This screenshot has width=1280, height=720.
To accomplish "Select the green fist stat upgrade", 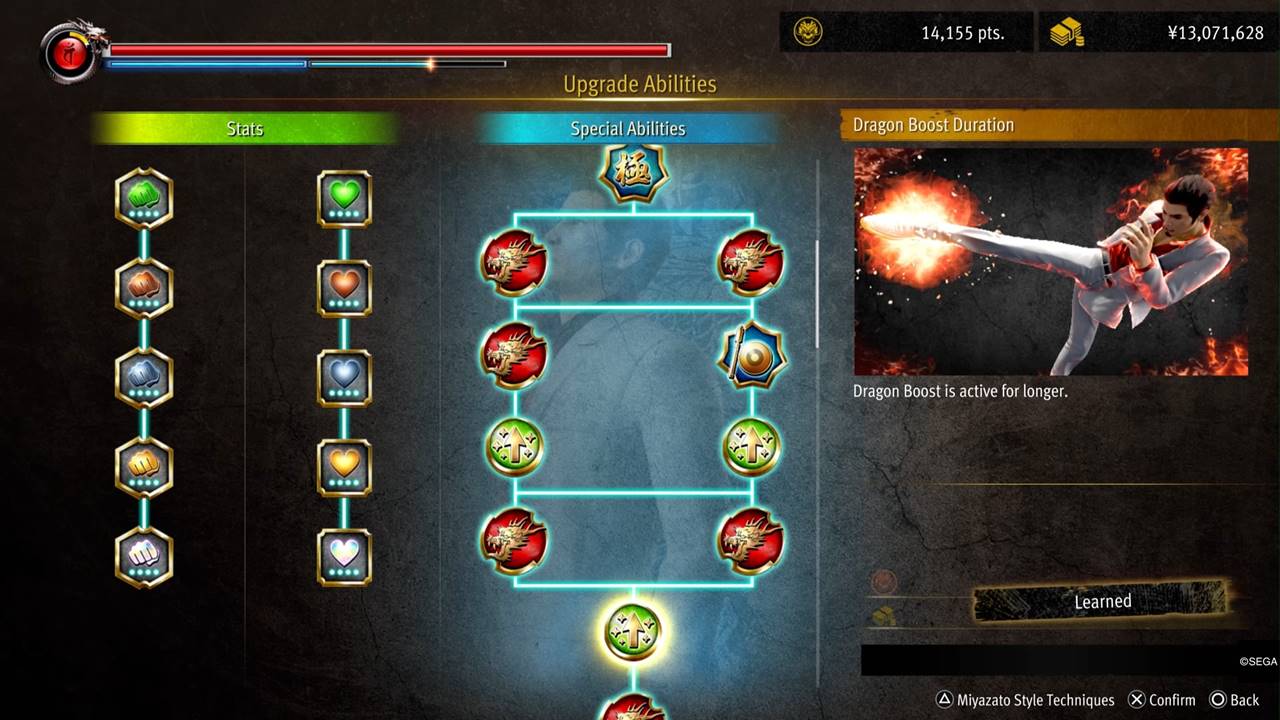I will pyautogui.click(x=144, y=198).
